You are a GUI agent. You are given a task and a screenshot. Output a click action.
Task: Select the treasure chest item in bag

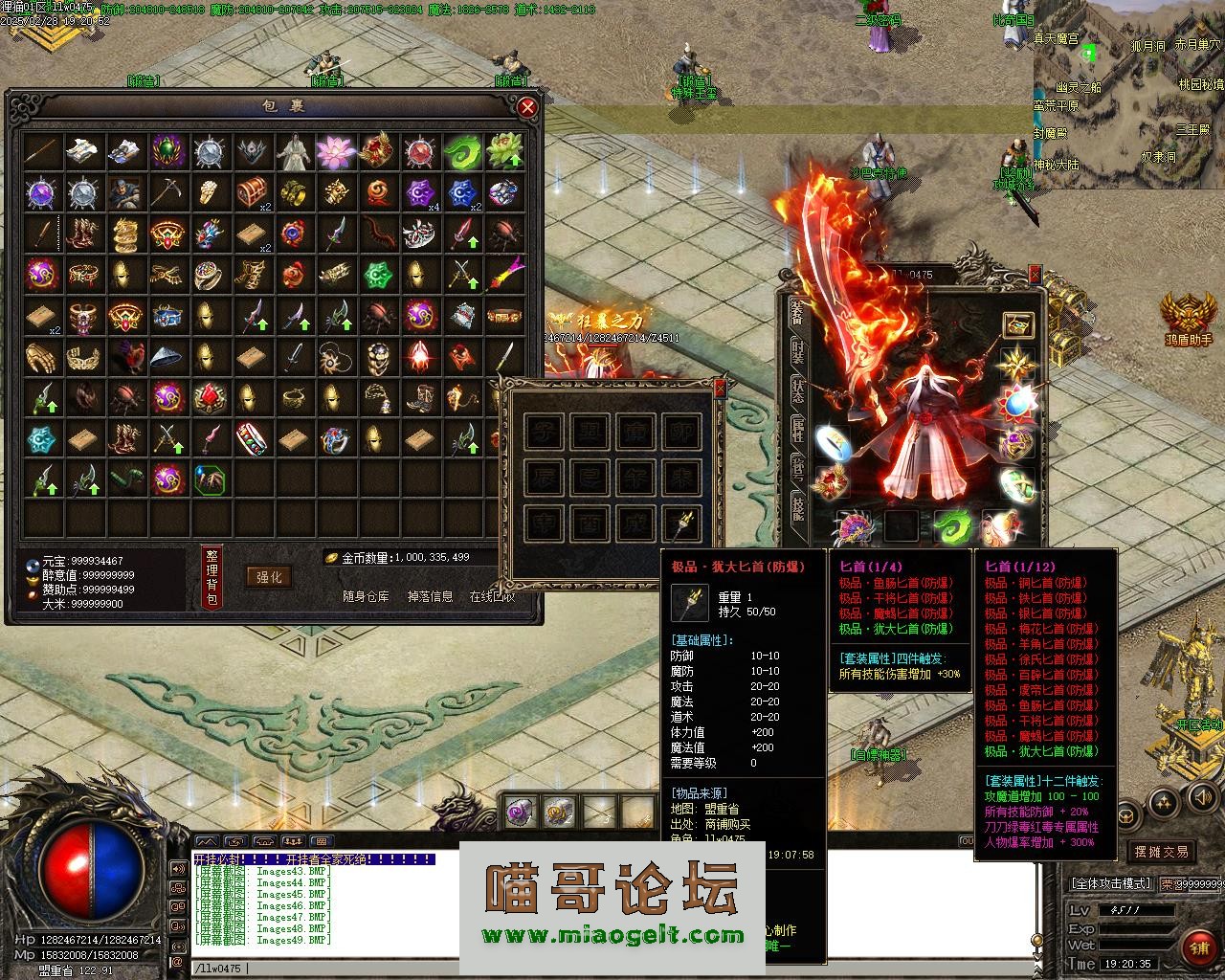(253, 191)
